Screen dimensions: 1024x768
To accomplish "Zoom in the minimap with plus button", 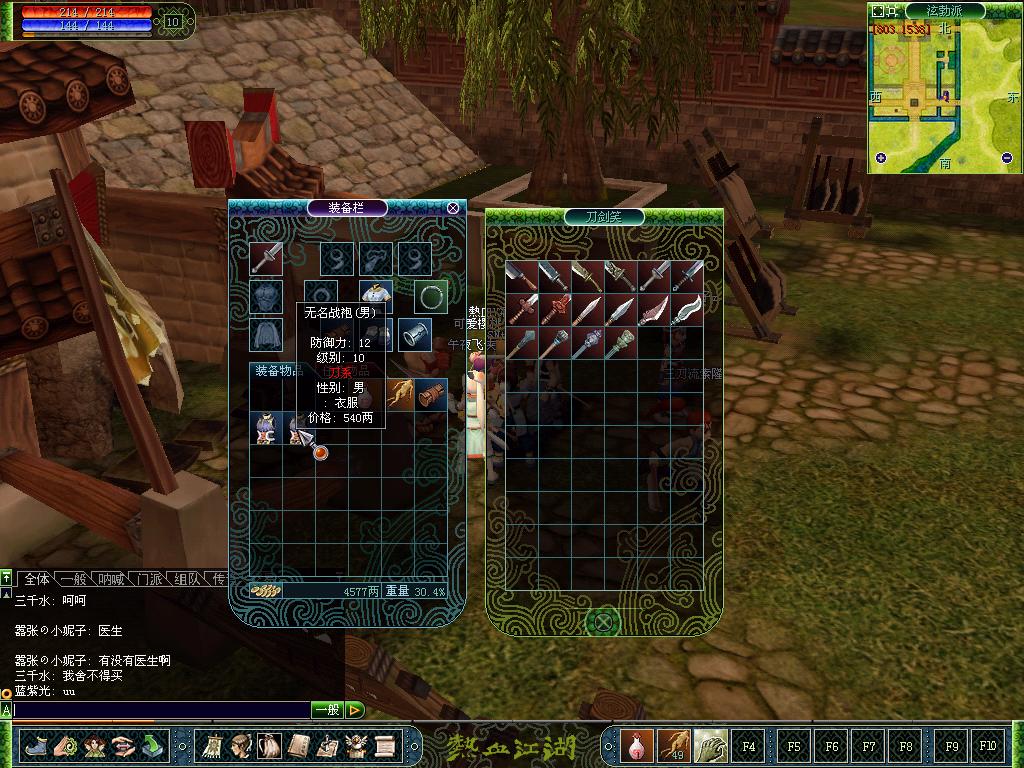I will 881,158.
